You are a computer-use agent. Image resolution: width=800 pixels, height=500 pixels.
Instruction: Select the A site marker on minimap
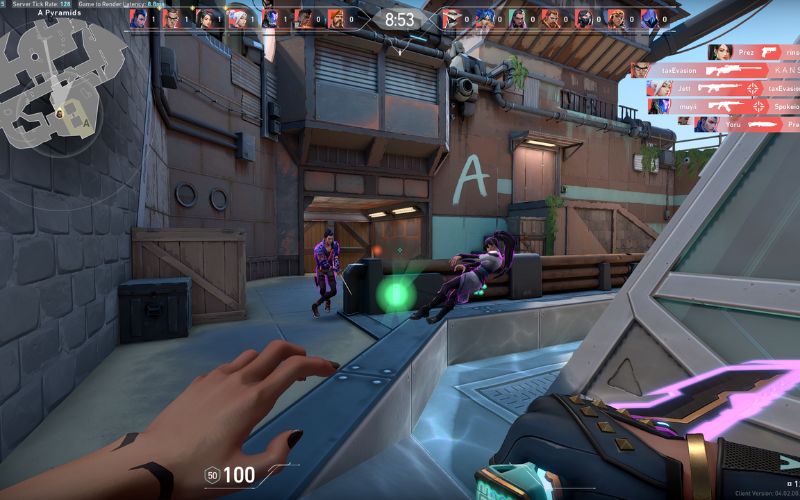click(87, 122)
